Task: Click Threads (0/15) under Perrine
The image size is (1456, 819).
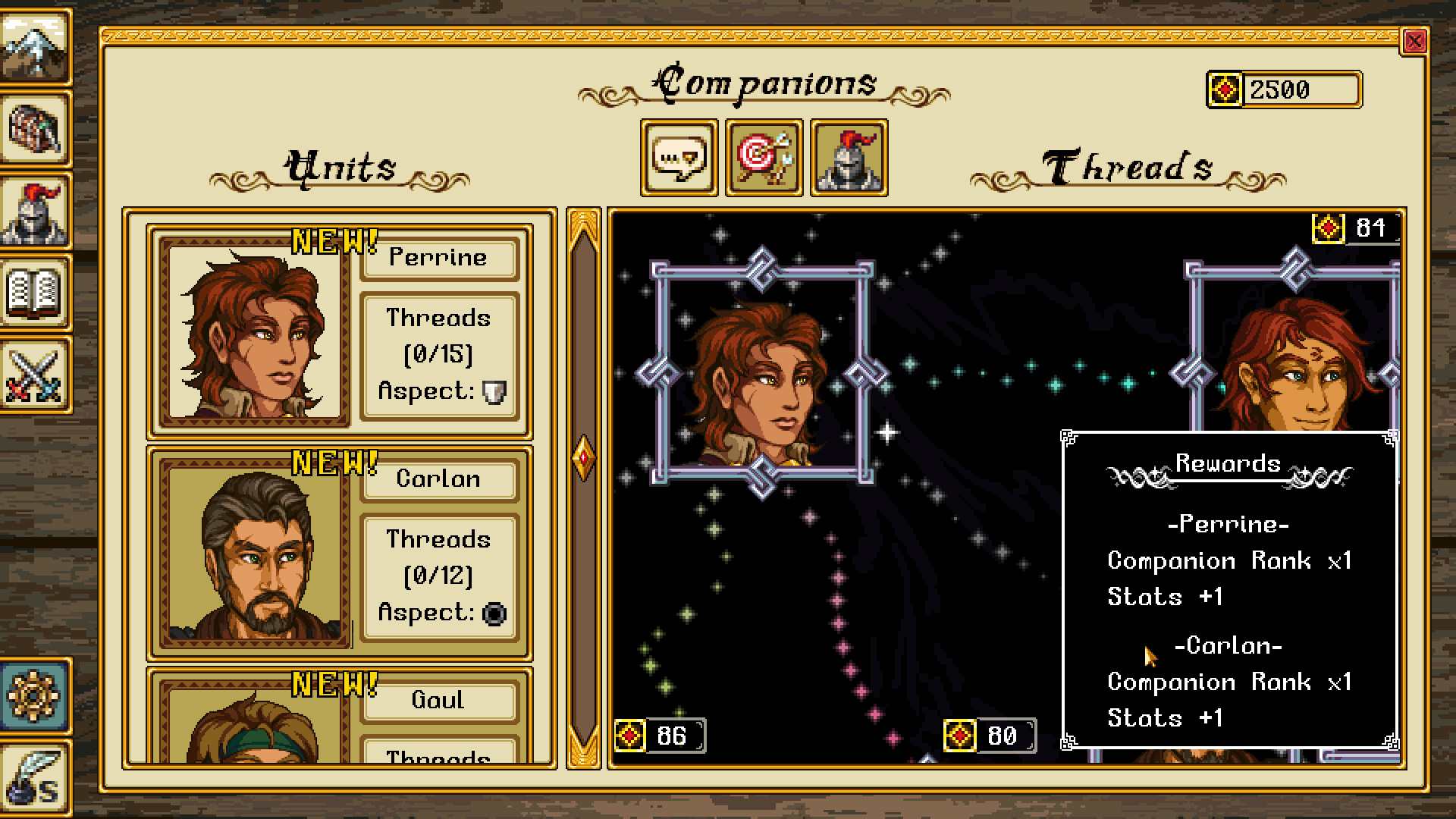Action: click(438, 353)
